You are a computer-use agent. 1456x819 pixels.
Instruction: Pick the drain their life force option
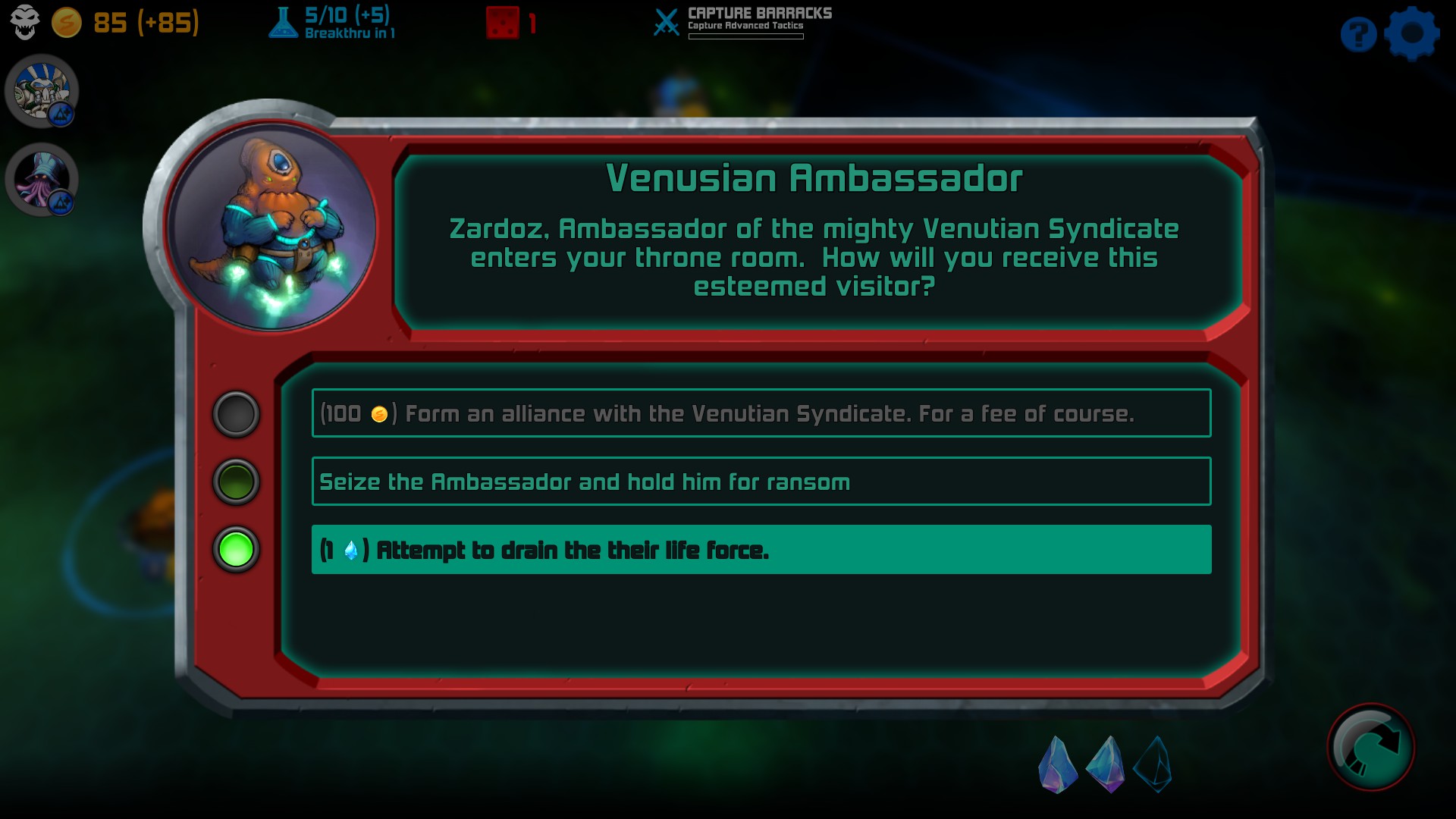(x=761, y=550)
